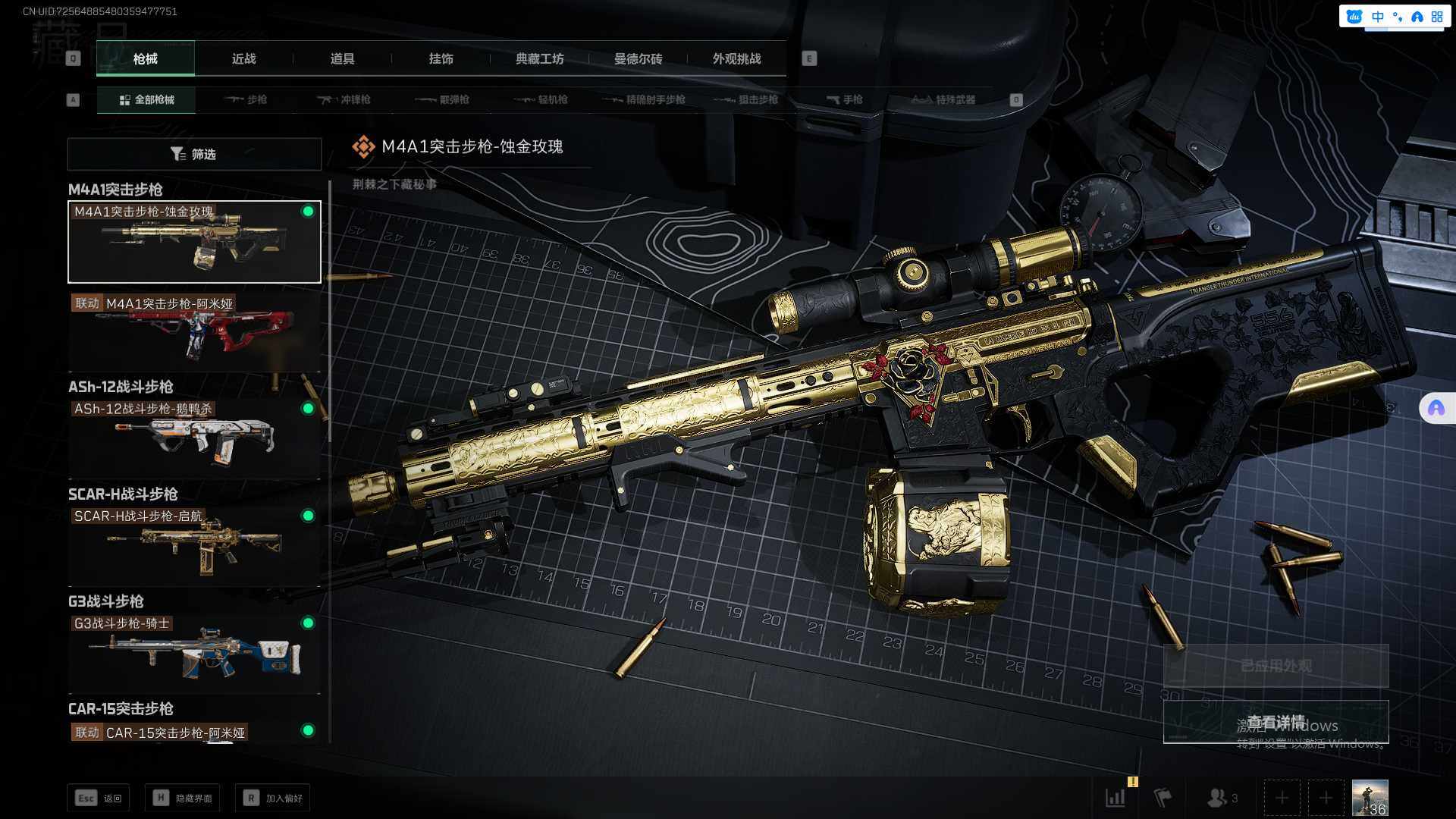1456x819 pixels.
Task: Click the bar chart stats icon
Action: (1116, 798)
